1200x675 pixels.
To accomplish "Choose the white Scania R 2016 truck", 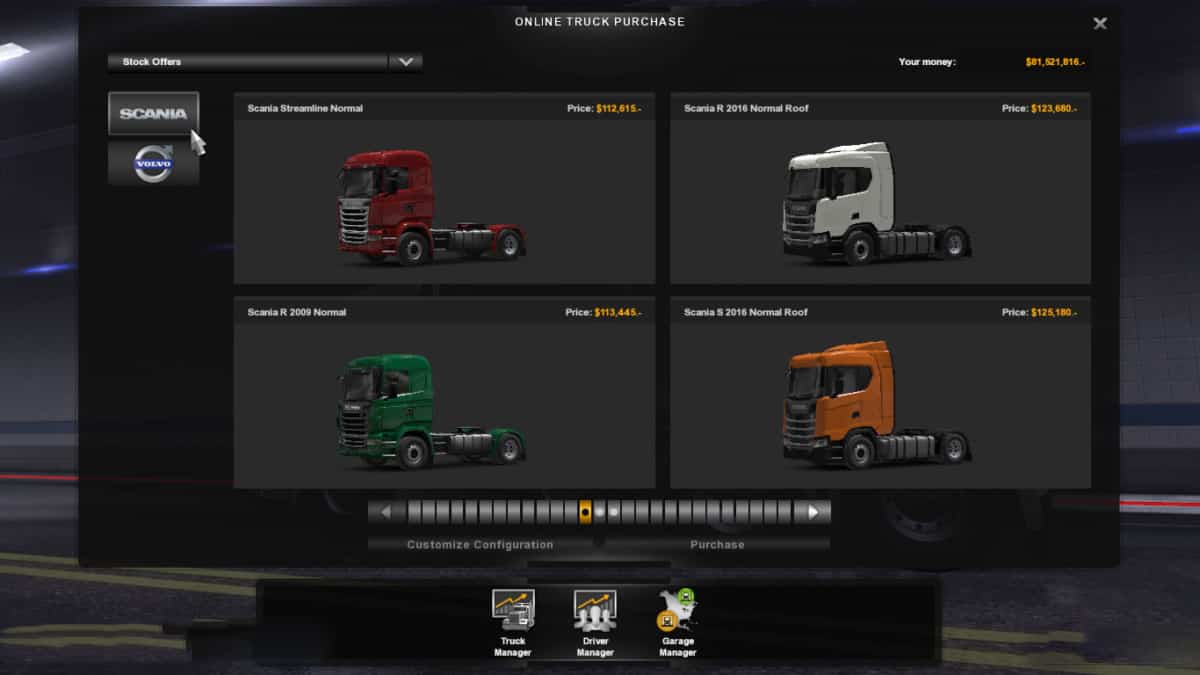I will (x=880, y=200).
